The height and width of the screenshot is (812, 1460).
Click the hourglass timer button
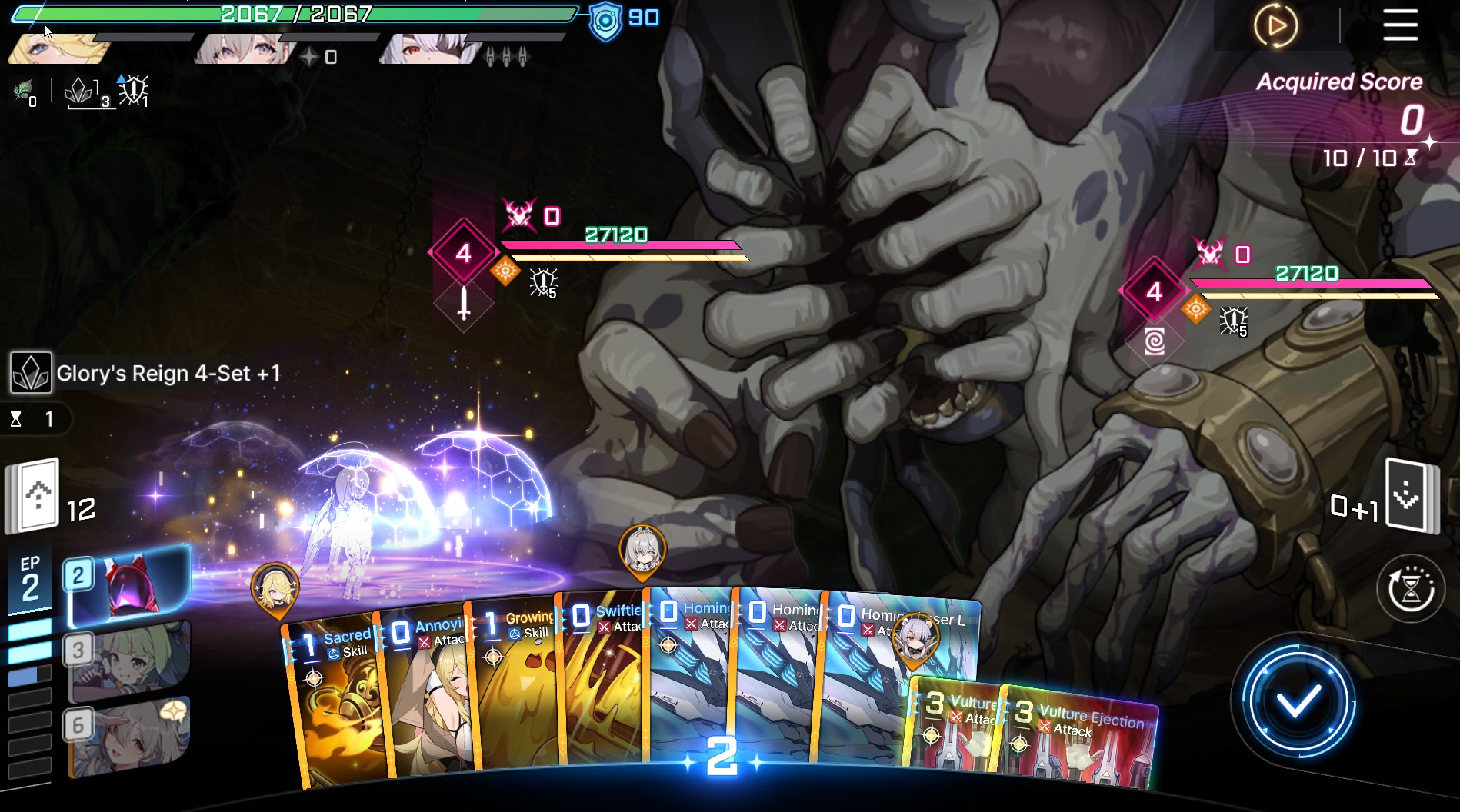(x=1410, y=590)
